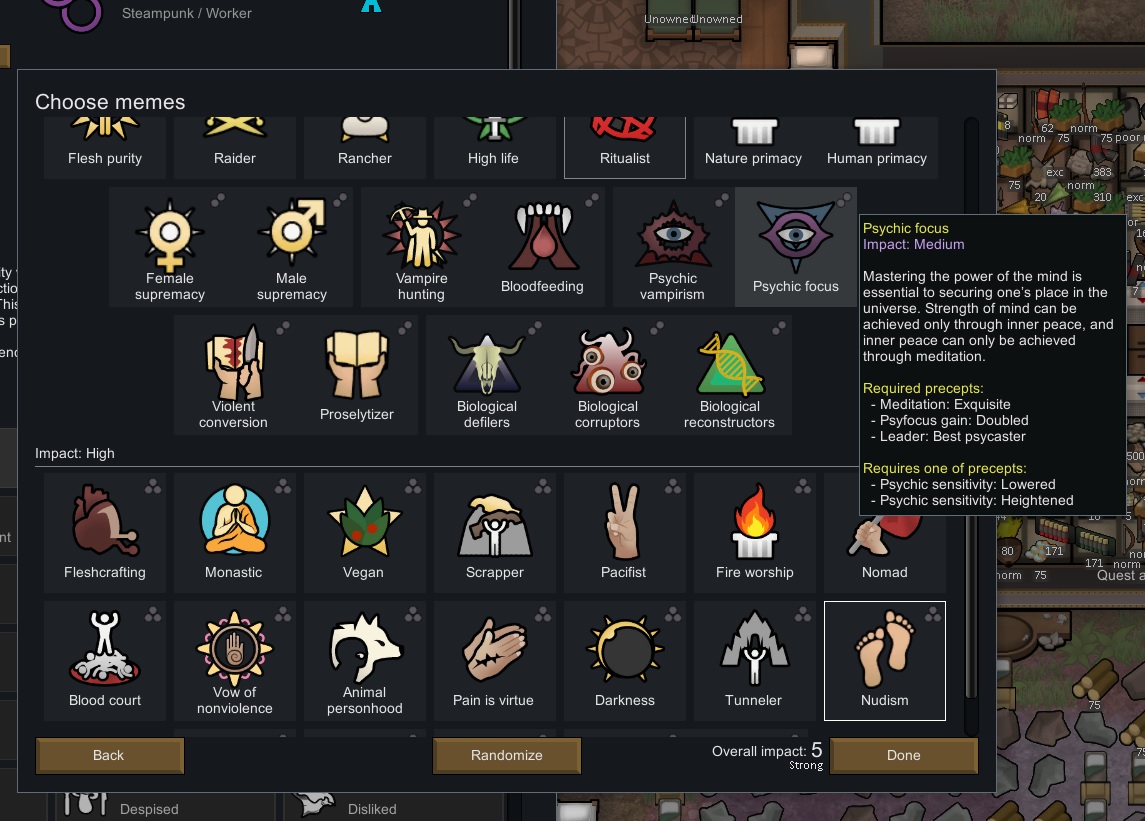Select the Bloodfeeding meme
Image resolution: width=1145 pixels, height=821 pixels.
point(542,247)
